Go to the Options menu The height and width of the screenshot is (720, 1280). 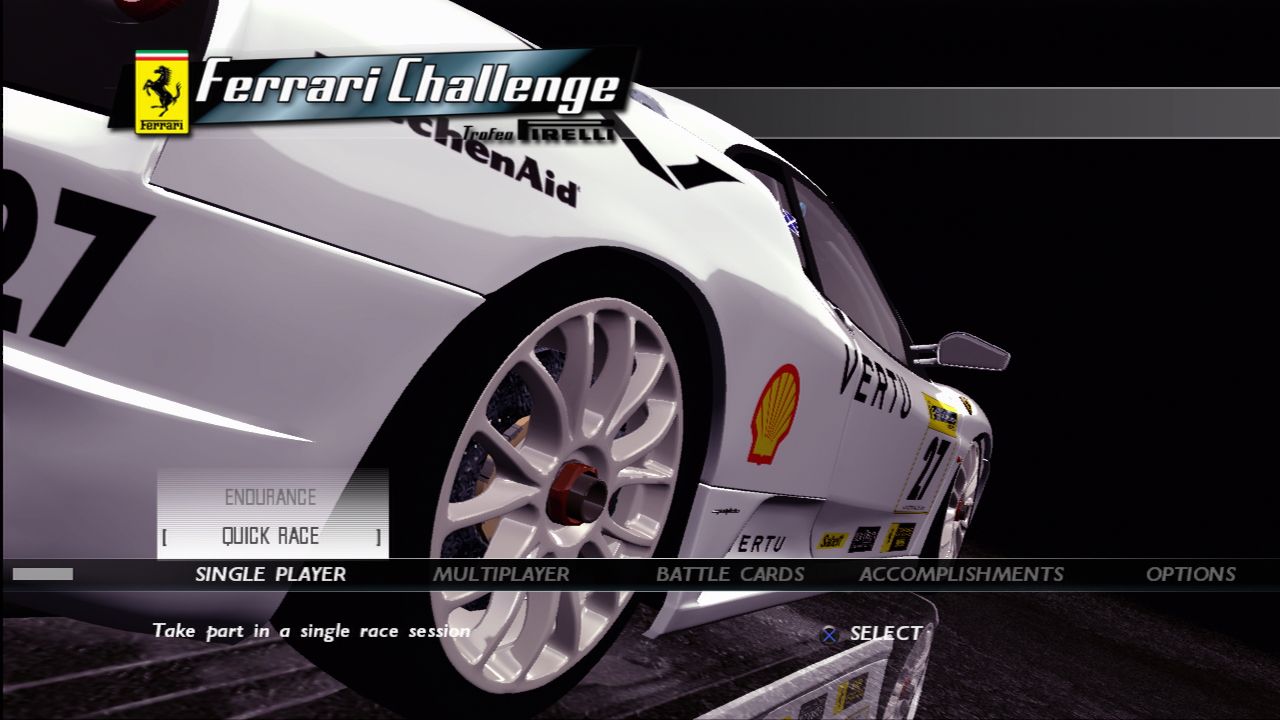point(1190,574)
